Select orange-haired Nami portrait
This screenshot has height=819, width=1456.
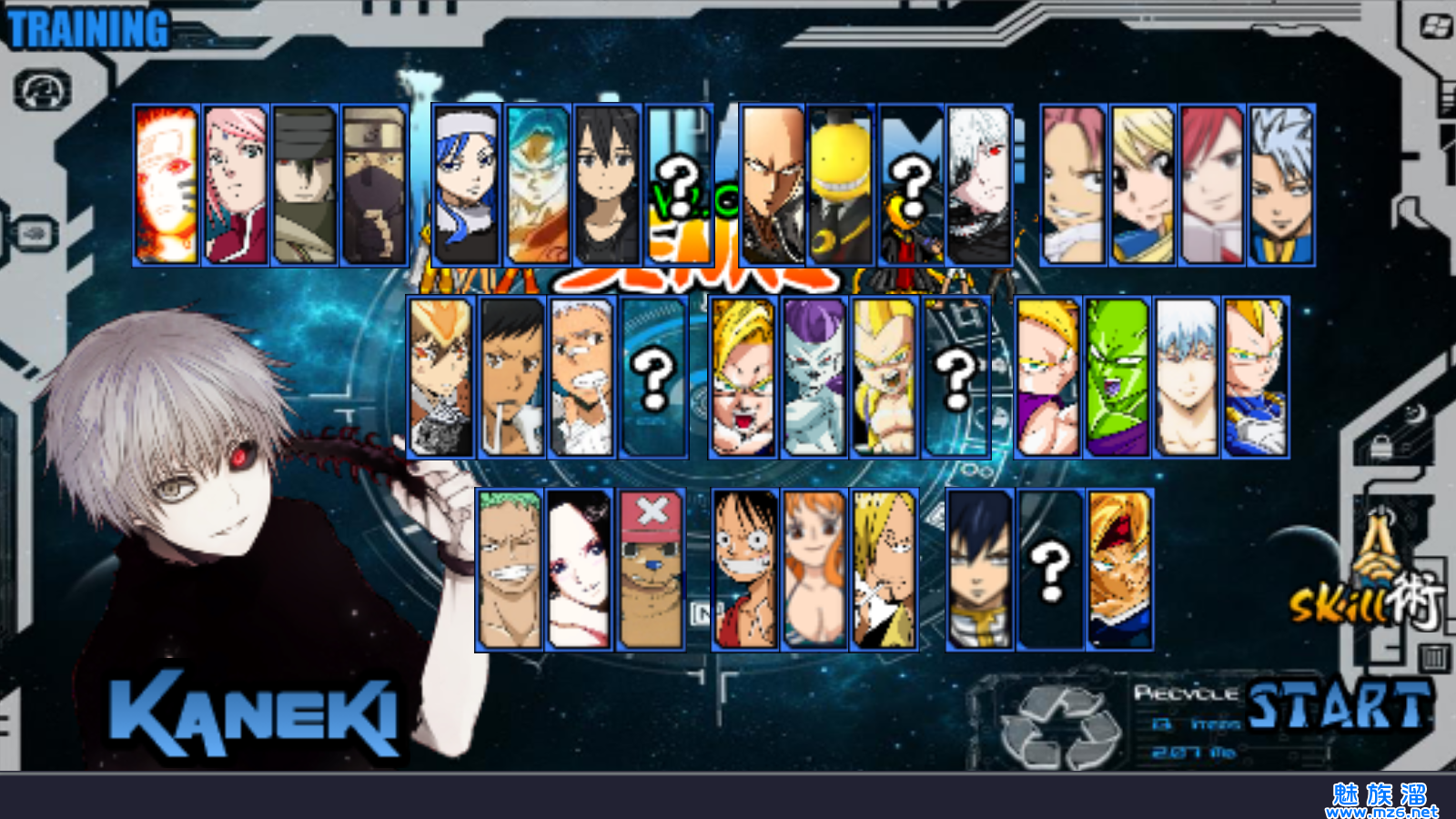coord(814,570)
